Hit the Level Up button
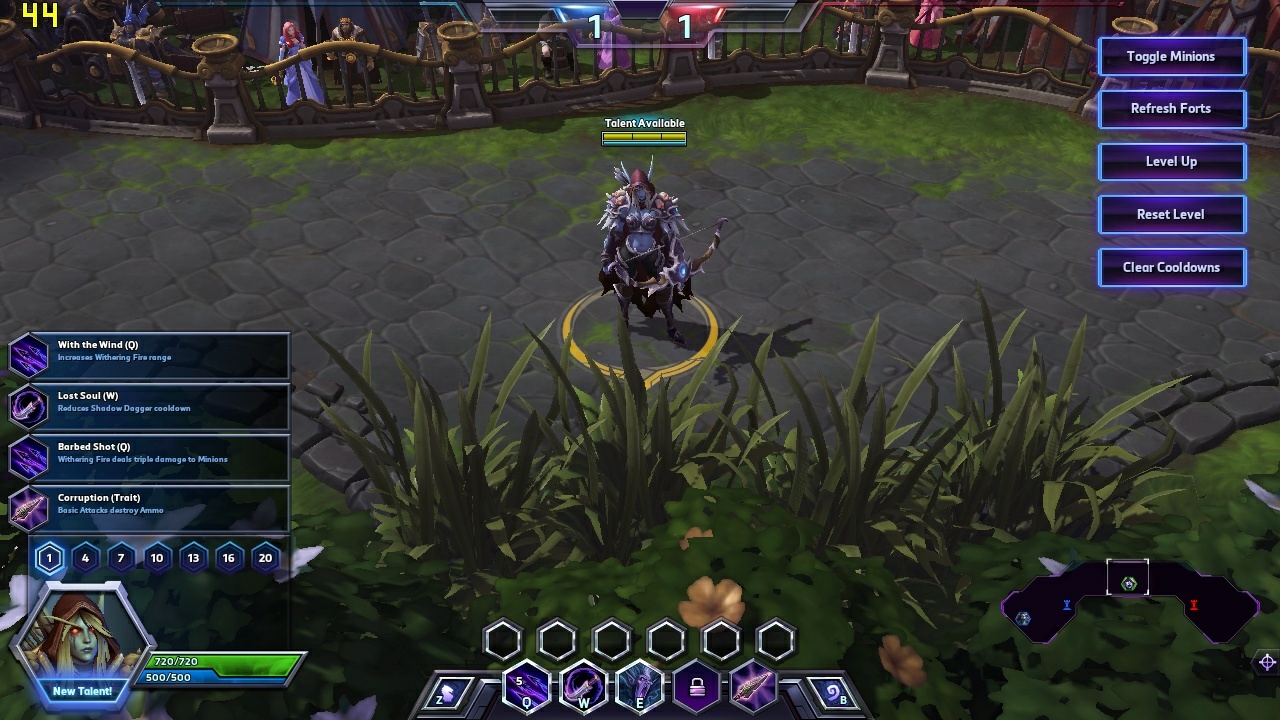The height and width of the screenshot is (720, 1280). tap(1171, 162)
